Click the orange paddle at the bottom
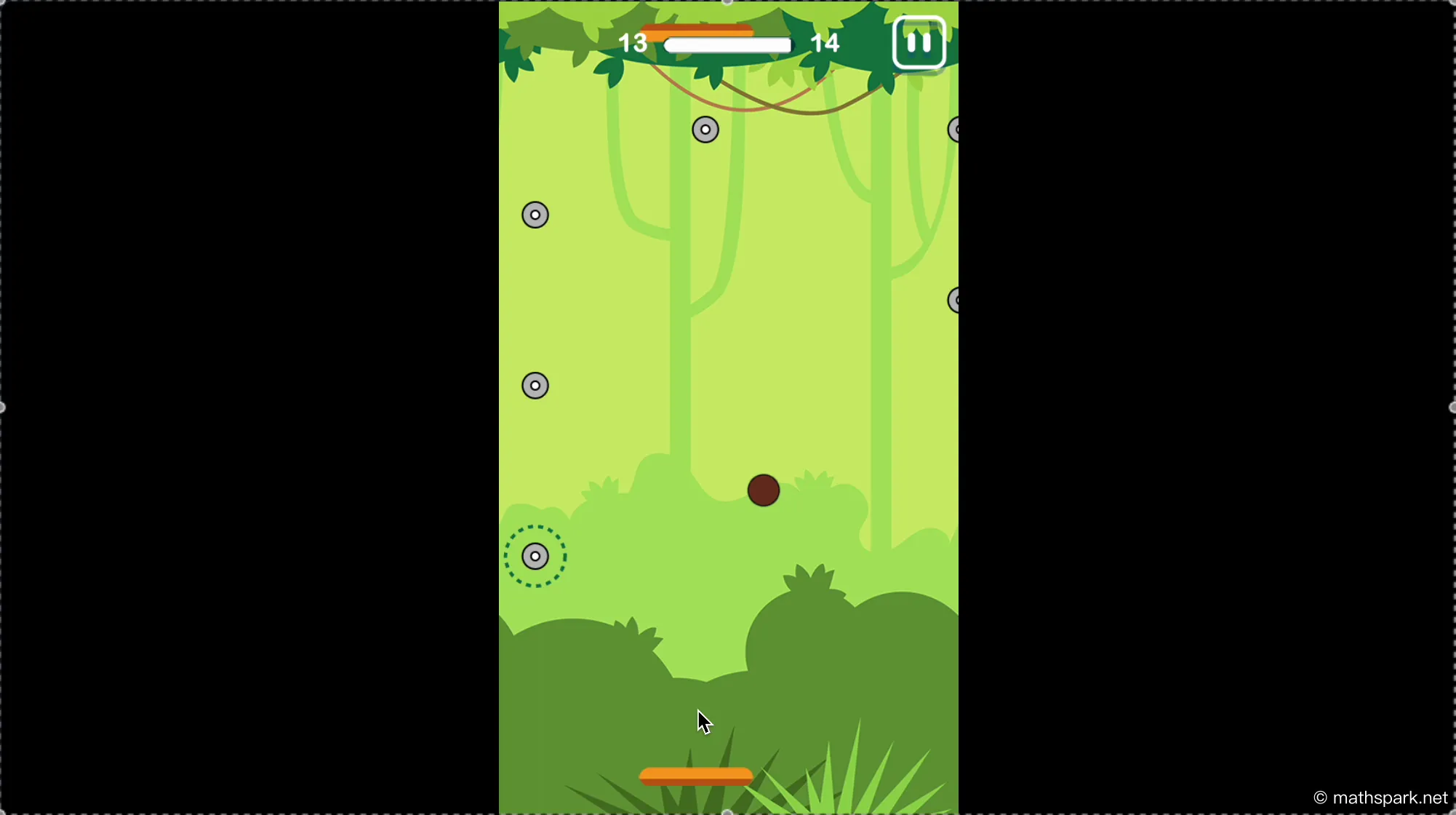This screenshot has height=815, width=1456. 696,776
